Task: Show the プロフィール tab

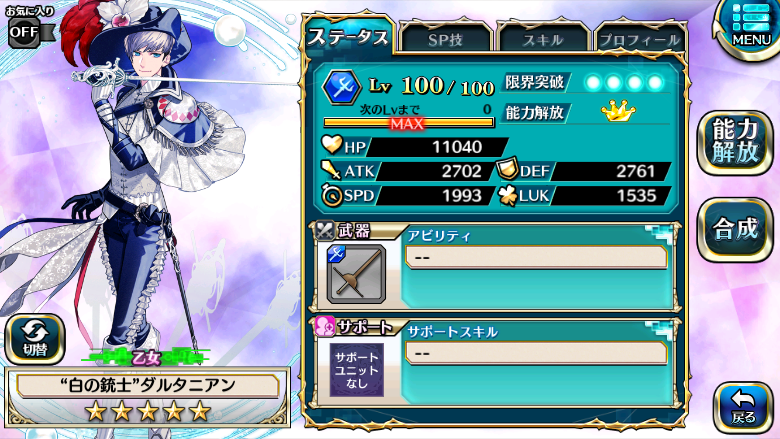Action: click(x=639, y=39)
